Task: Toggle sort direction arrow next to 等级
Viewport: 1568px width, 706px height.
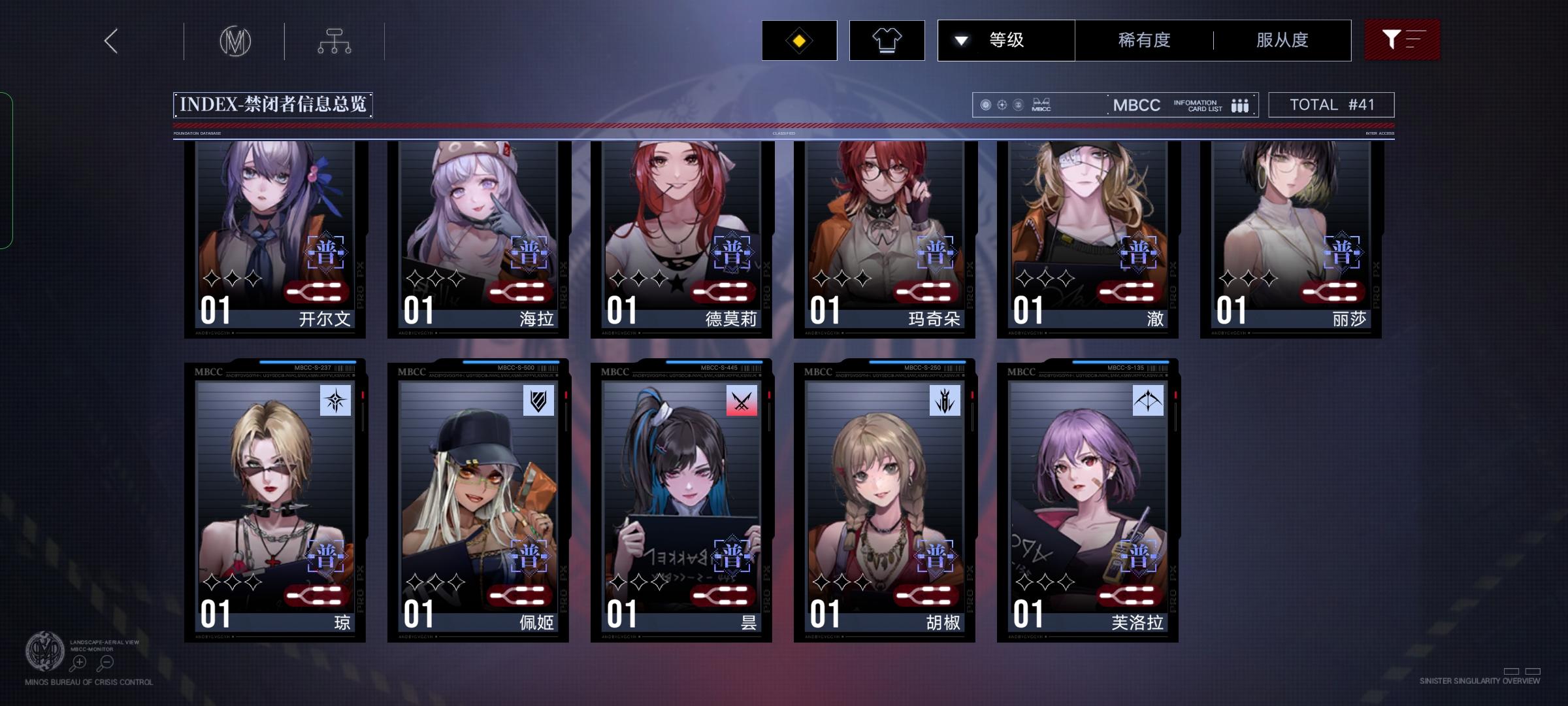Action: click(961, 40)
